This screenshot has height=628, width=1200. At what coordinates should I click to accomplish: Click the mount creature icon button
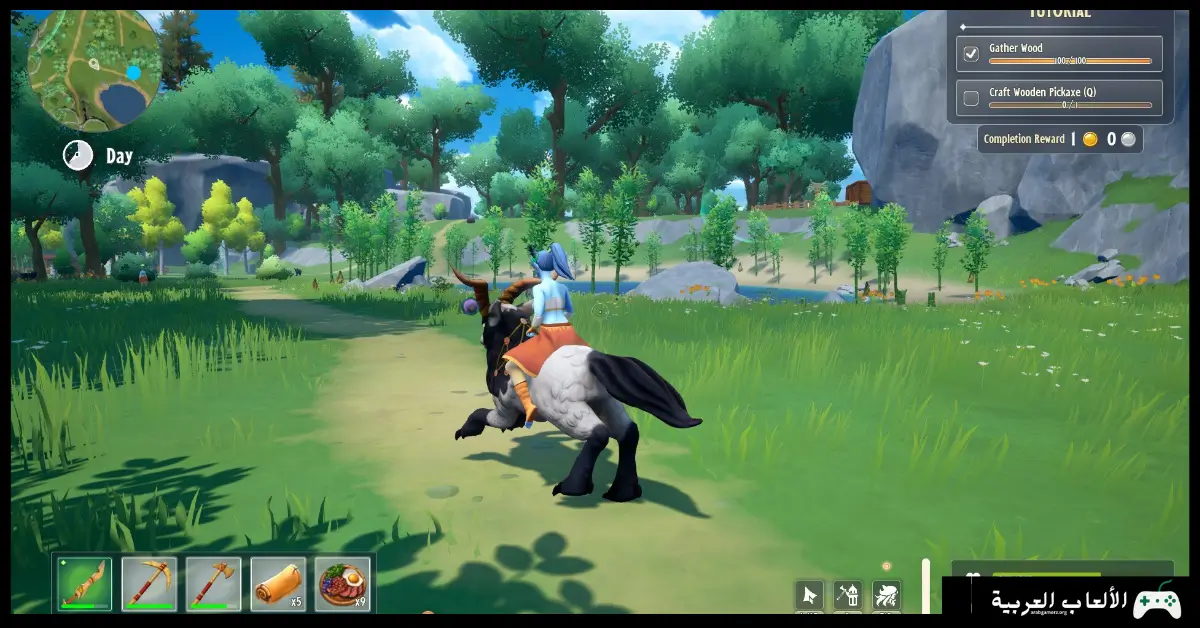[886, 596]
